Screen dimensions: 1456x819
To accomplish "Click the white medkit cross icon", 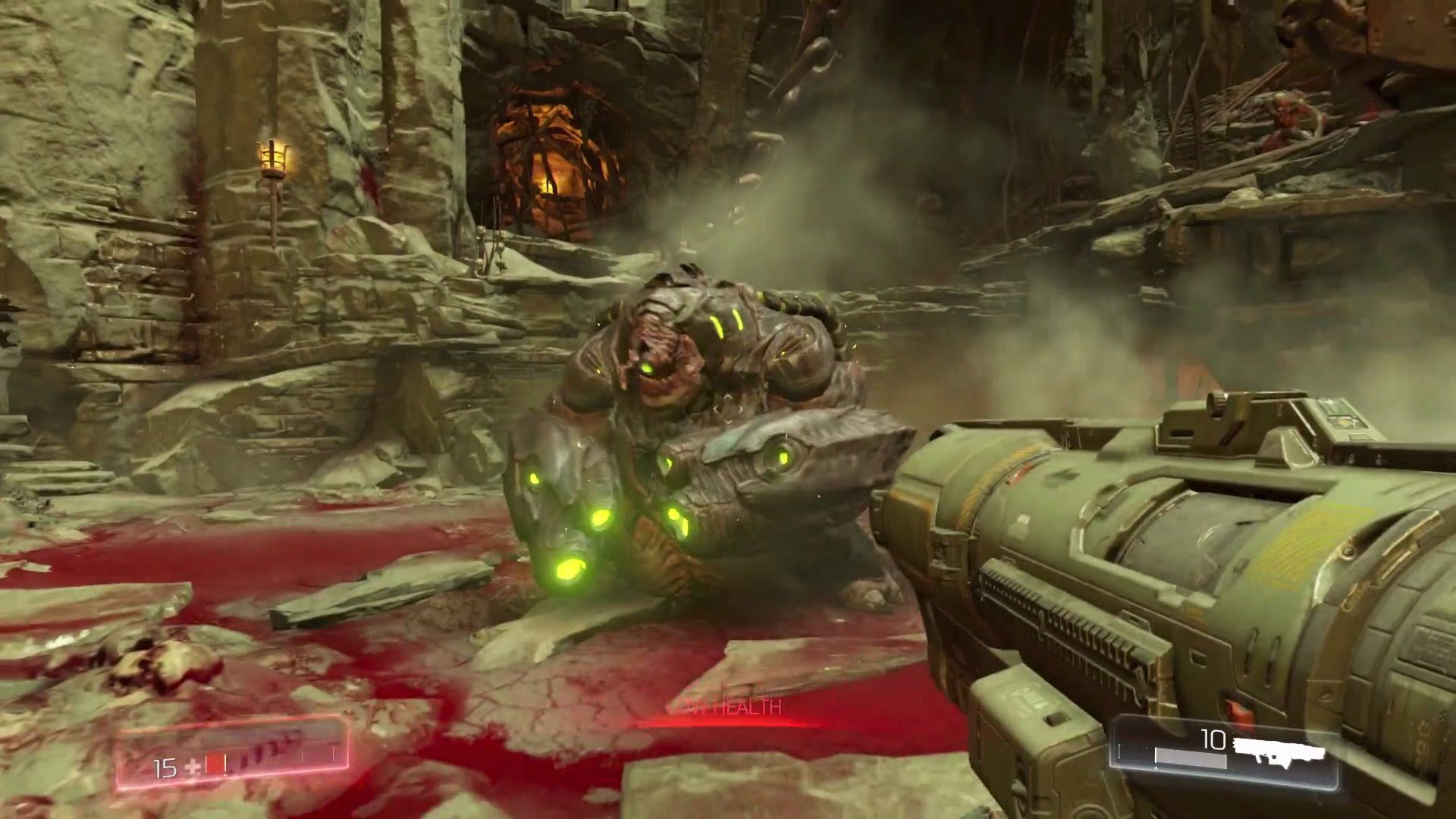I will coord(192,768).
